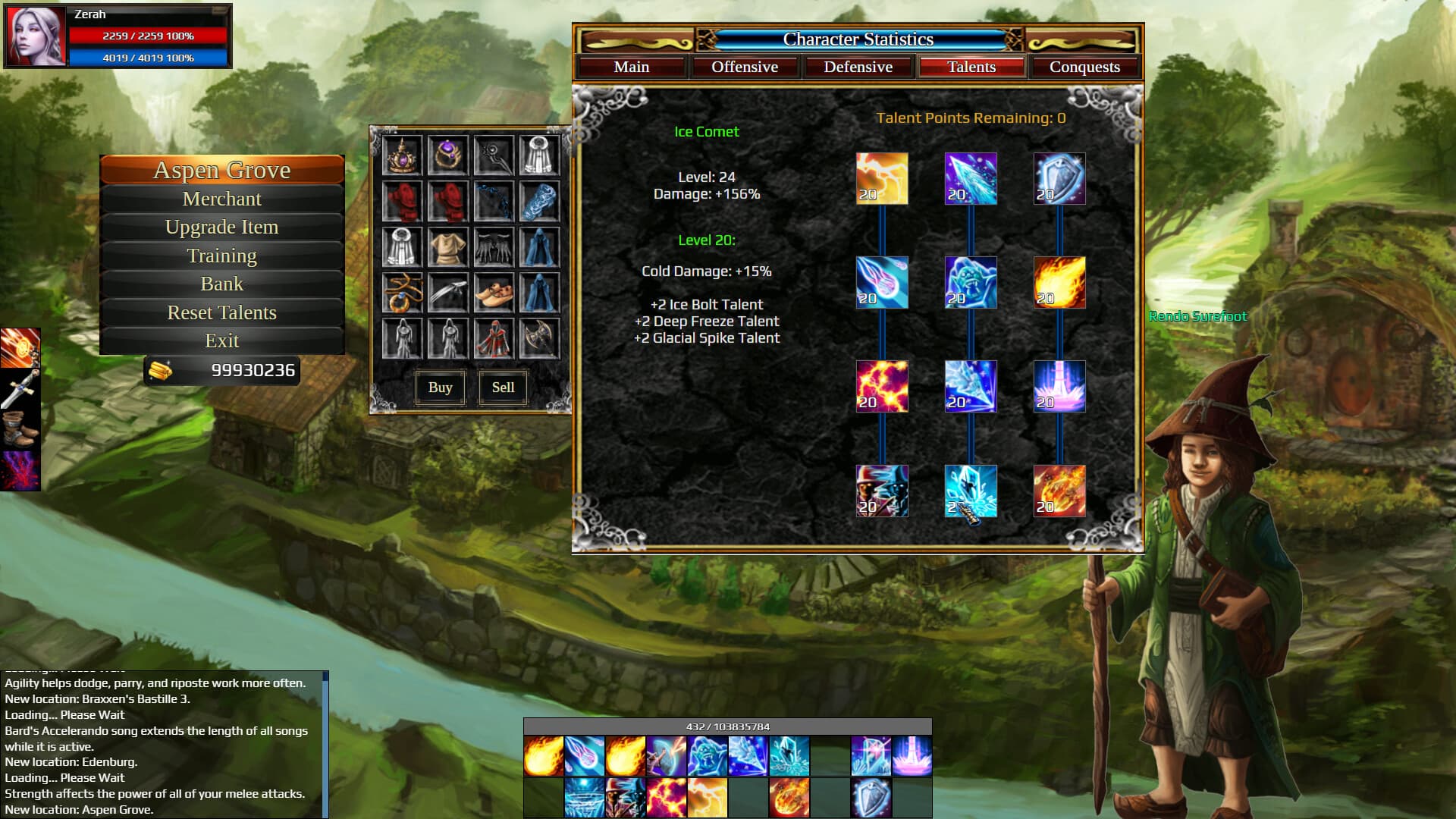The width and height of the screenshot is (1456, 819).
Task: Open the Conquests tab
Action: tap(1084, 67)
